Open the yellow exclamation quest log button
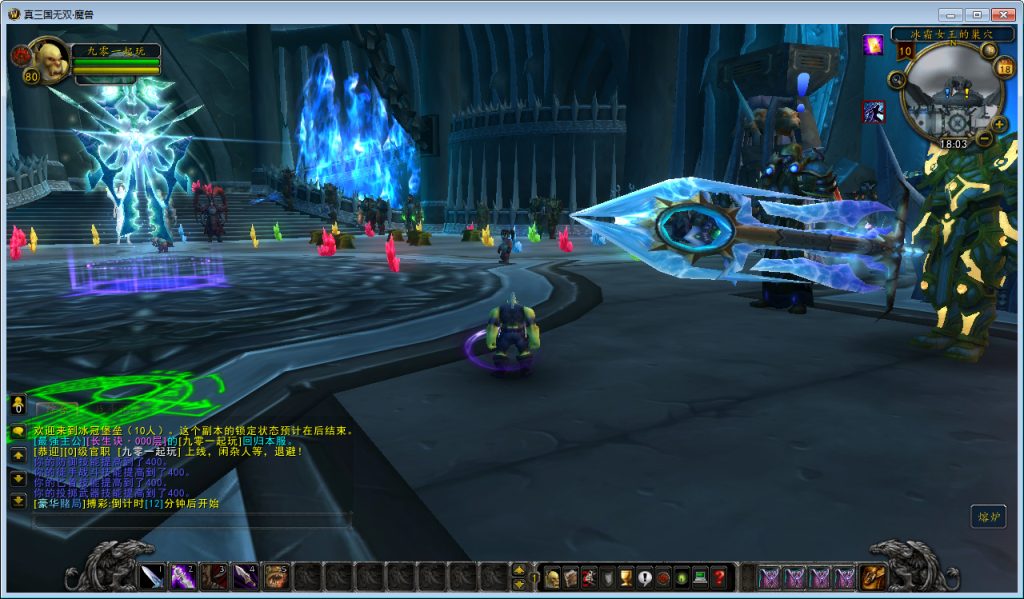Viewport: 1024px width, 599px height. point(644,577)
